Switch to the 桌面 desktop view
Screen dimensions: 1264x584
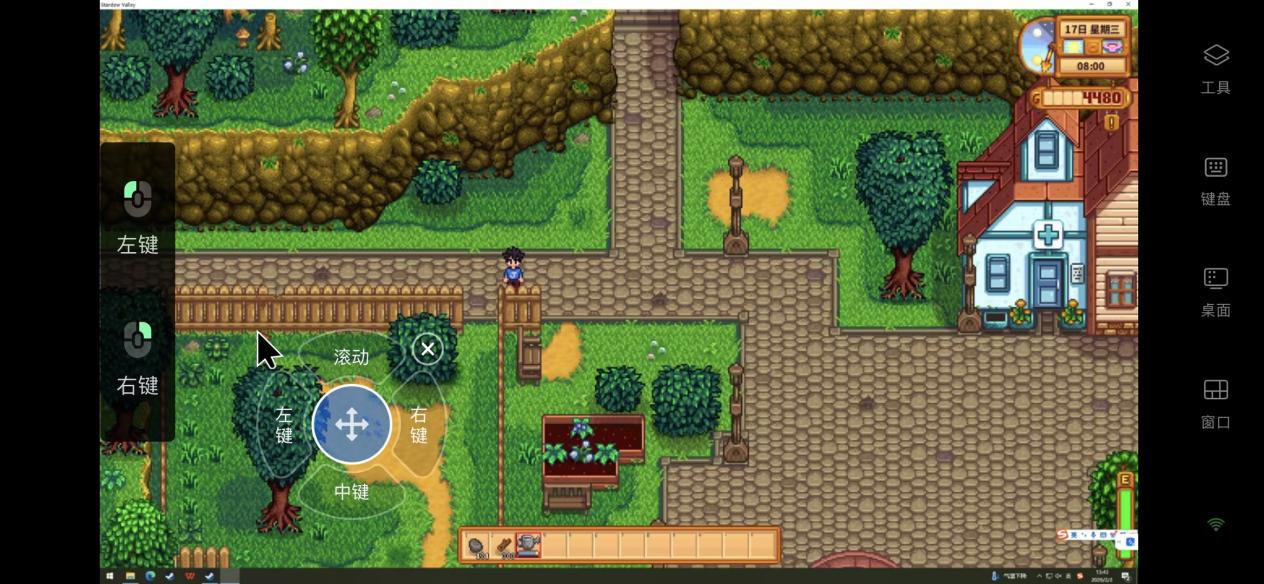(x=1215, y=292)
